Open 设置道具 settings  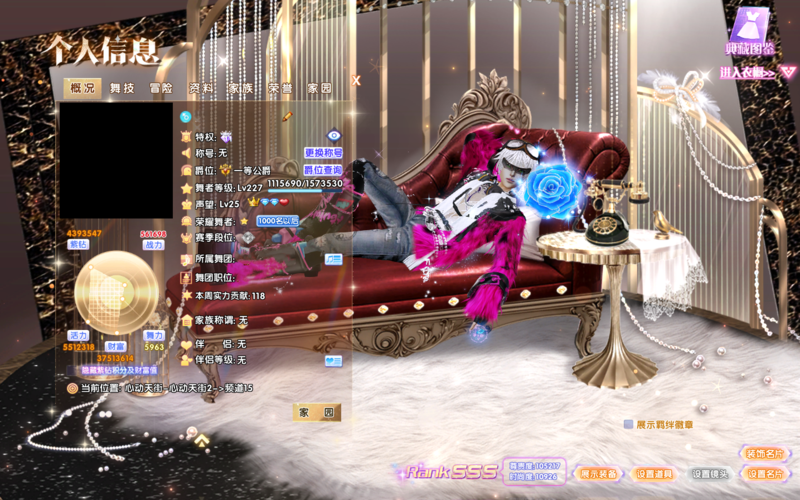coord(654,473)
